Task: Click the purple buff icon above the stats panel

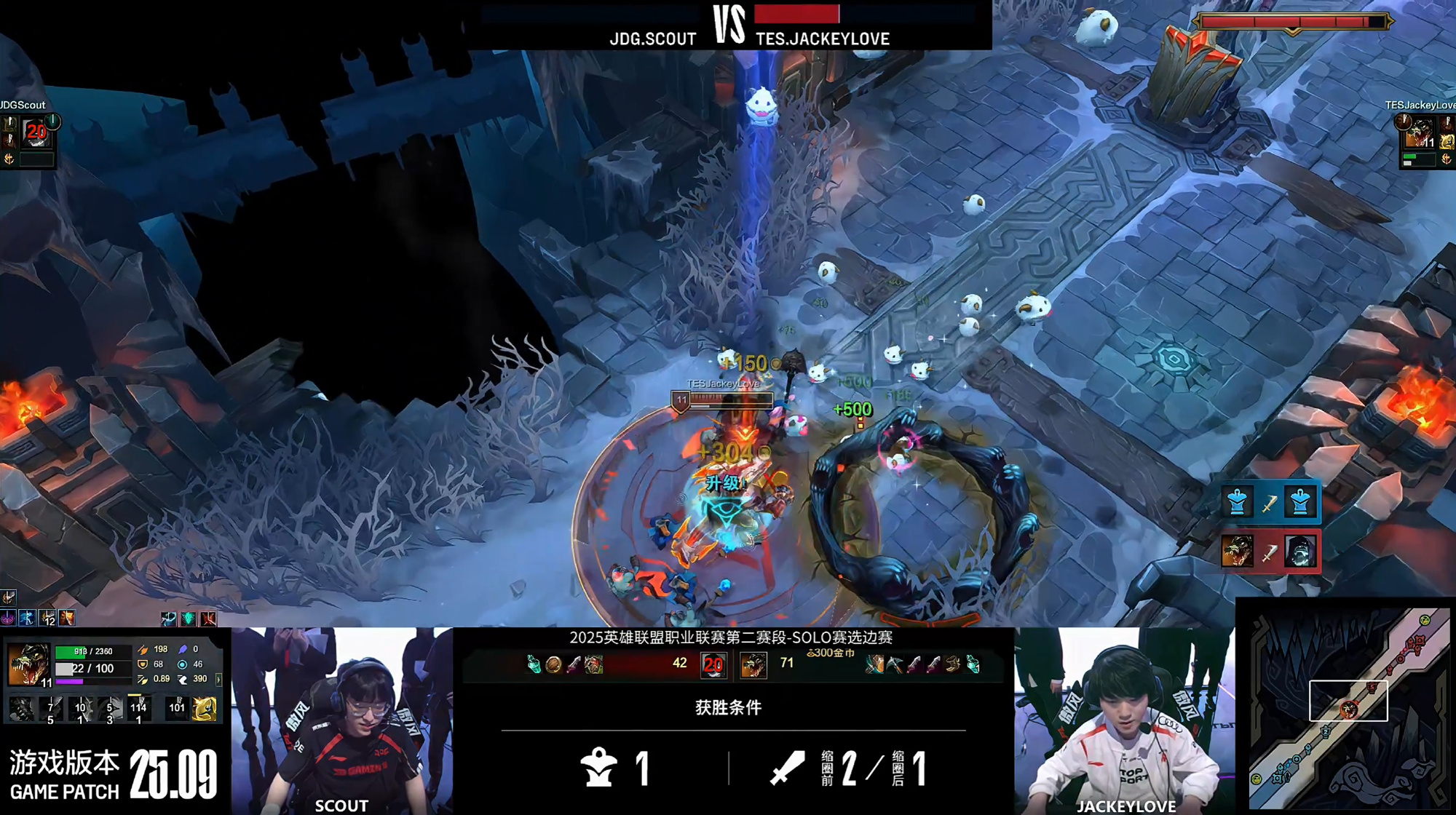Action: pyautogui.click(x=8, y=619)
